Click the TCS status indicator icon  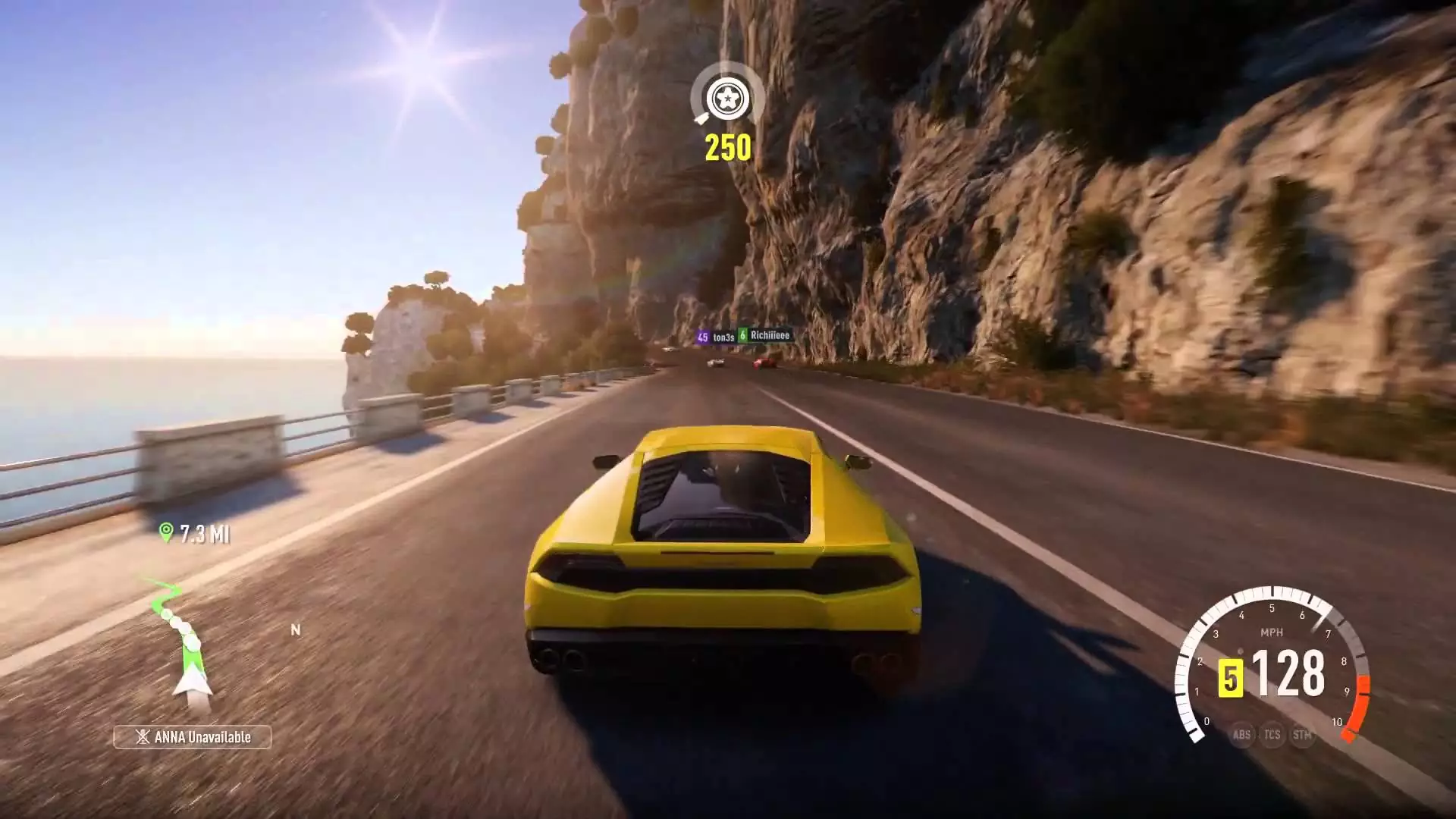[1272, 734]
